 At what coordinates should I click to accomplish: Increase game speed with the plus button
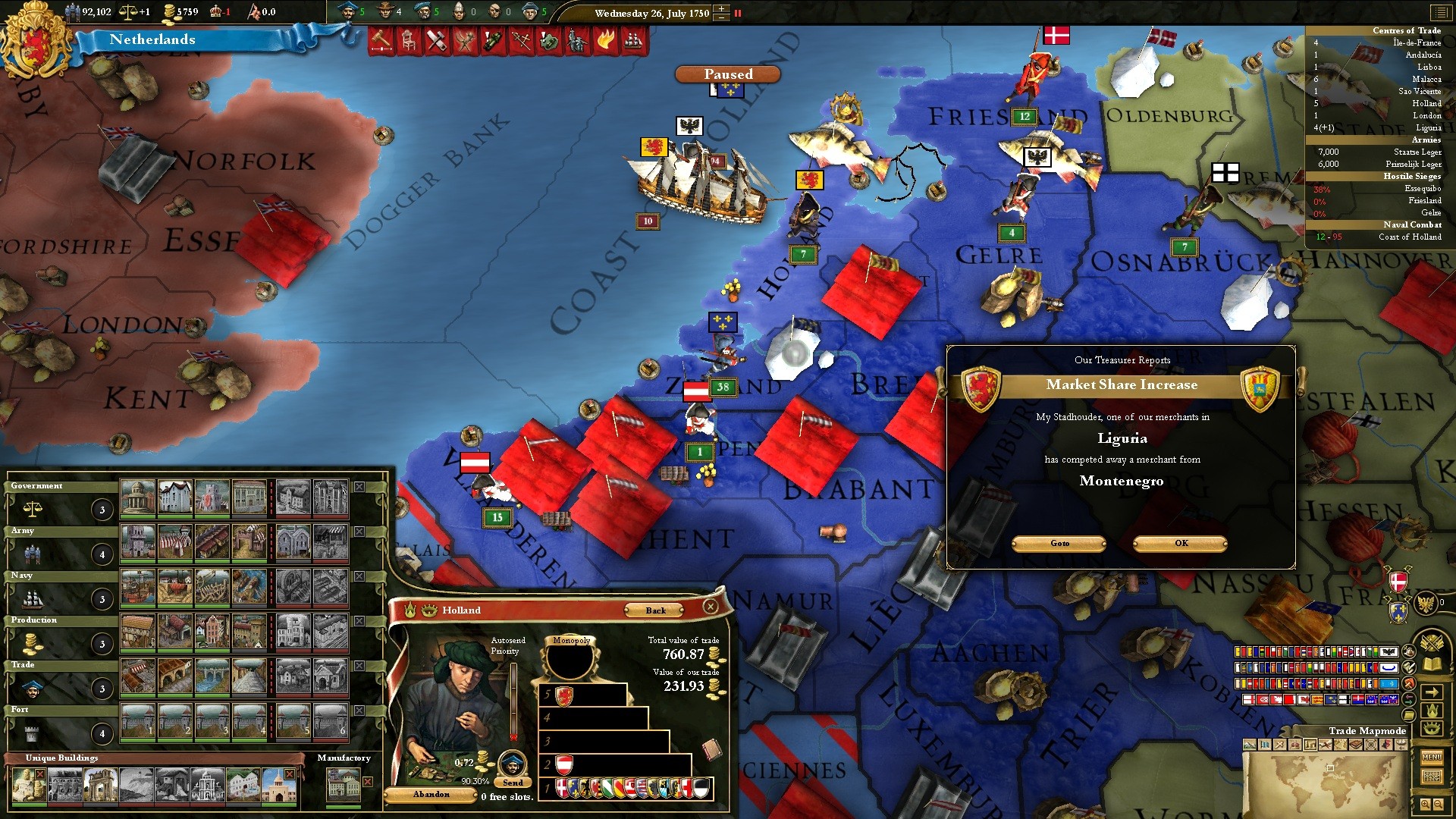pyautogui.click(x=721, y=8)
